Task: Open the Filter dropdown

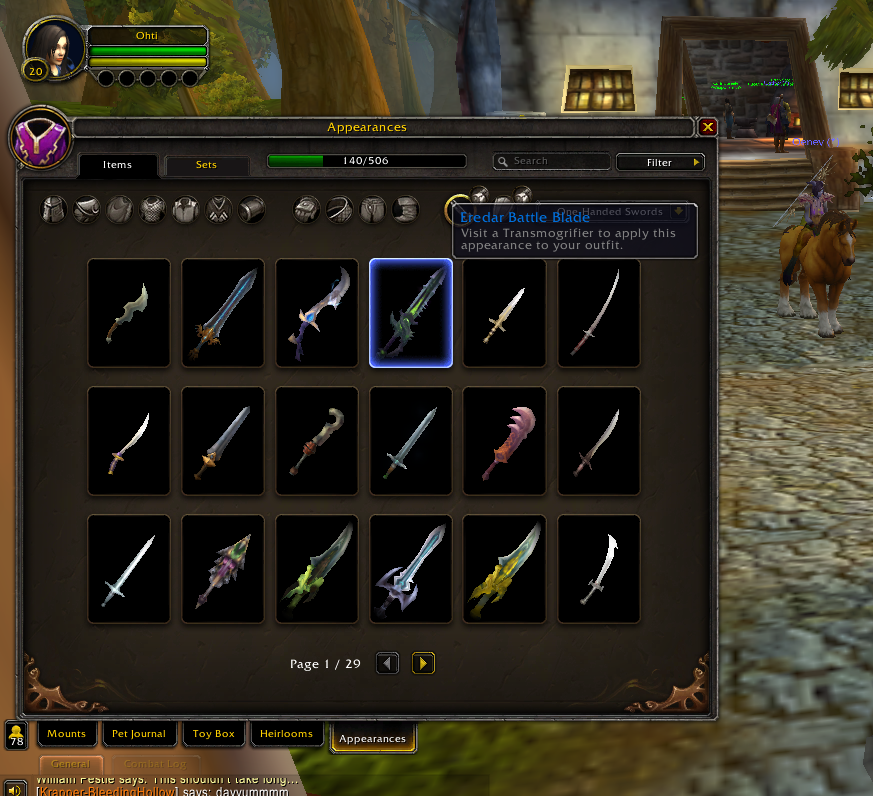Action: pos(660,162)
